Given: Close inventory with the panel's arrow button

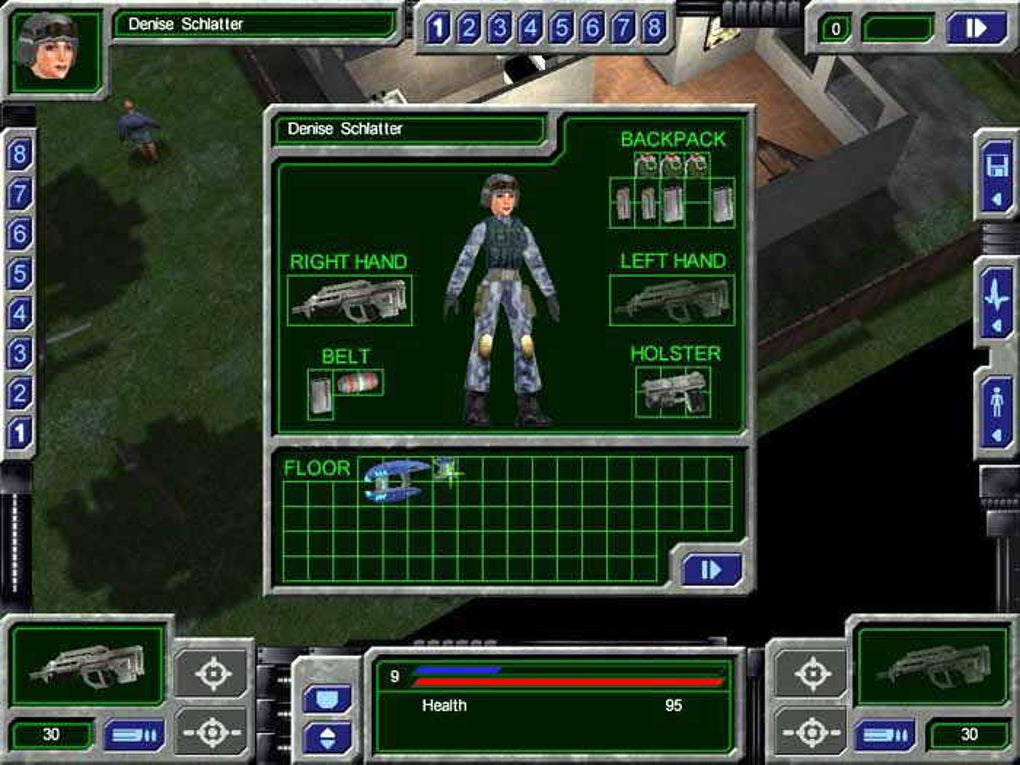Looking at the screenshot, I should (x=711, y=569).
